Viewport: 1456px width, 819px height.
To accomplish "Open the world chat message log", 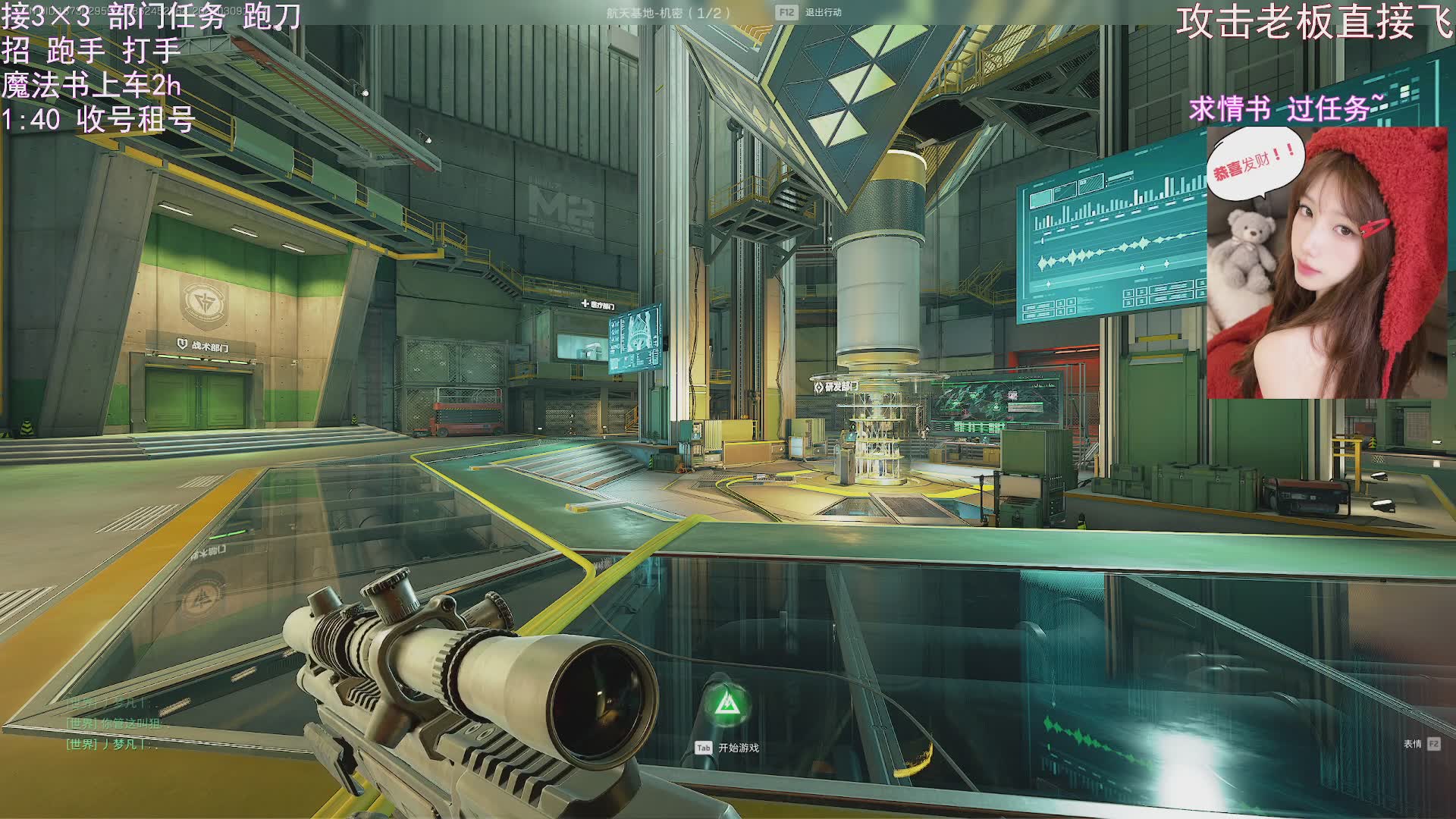I will (x=114, y=724).
